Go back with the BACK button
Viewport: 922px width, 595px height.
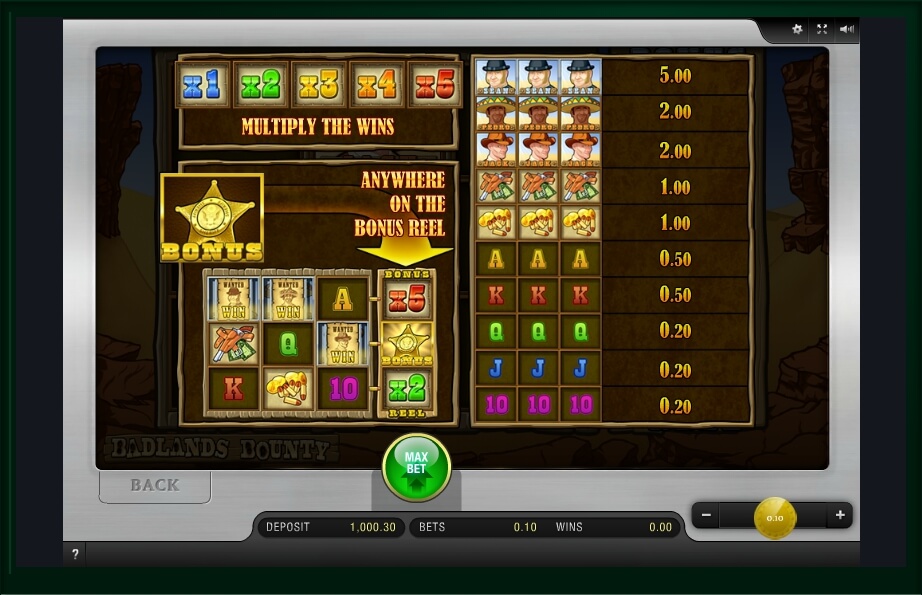tap(155, 485)
